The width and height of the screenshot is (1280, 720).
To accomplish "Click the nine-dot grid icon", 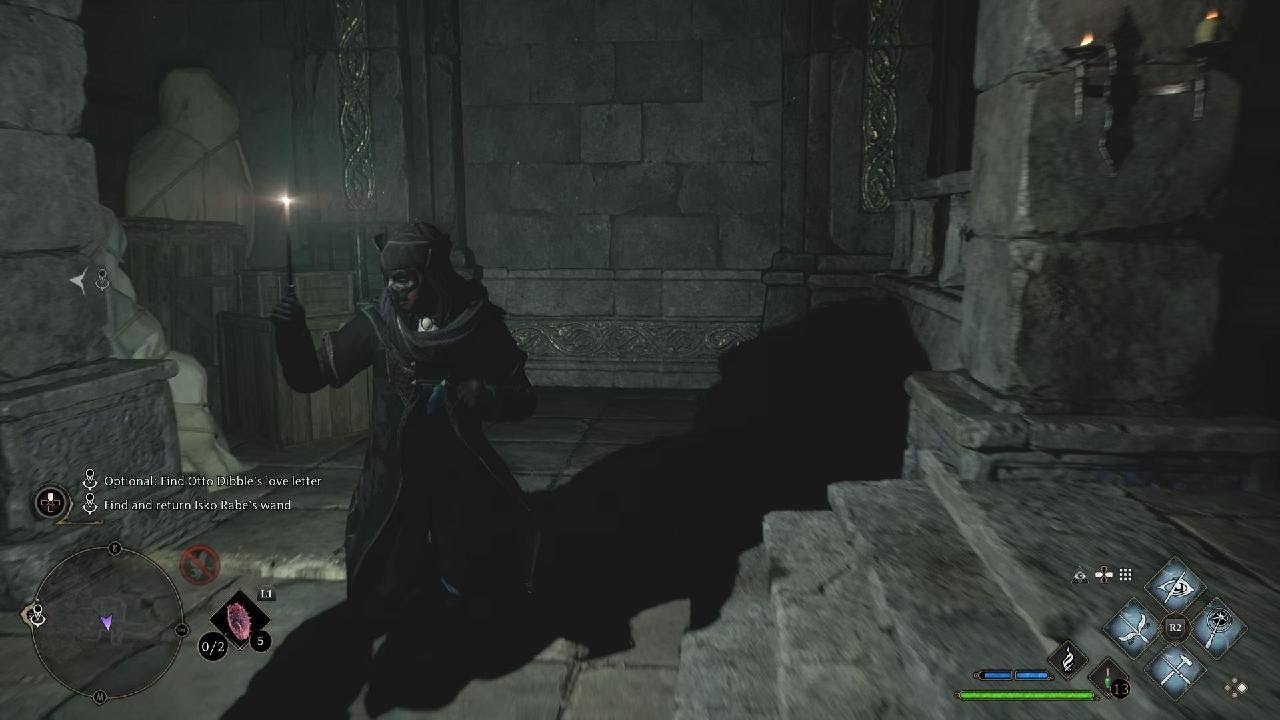I will tap(1125, 575).
